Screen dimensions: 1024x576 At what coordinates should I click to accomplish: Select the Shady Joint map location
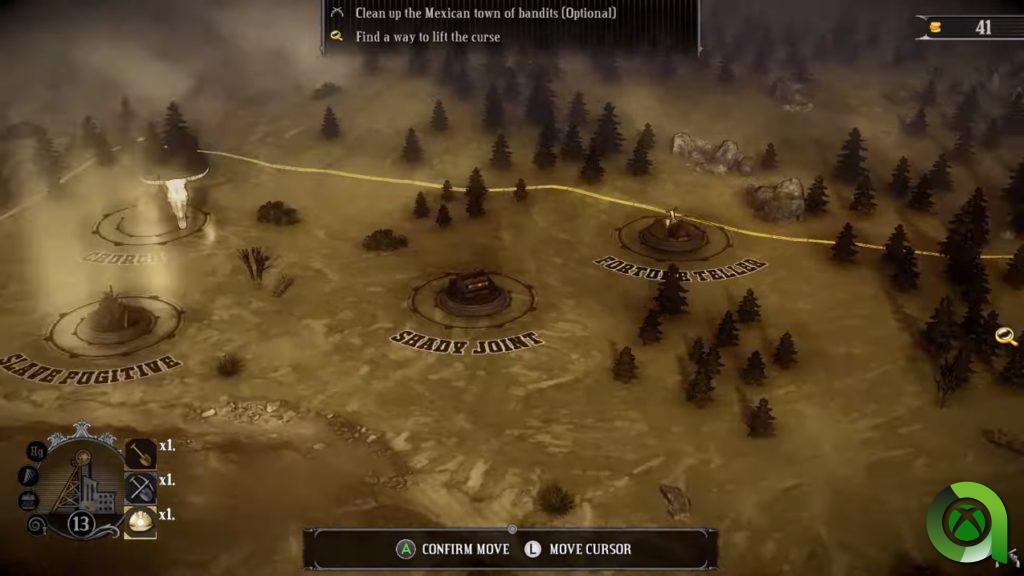pos(472,292)
